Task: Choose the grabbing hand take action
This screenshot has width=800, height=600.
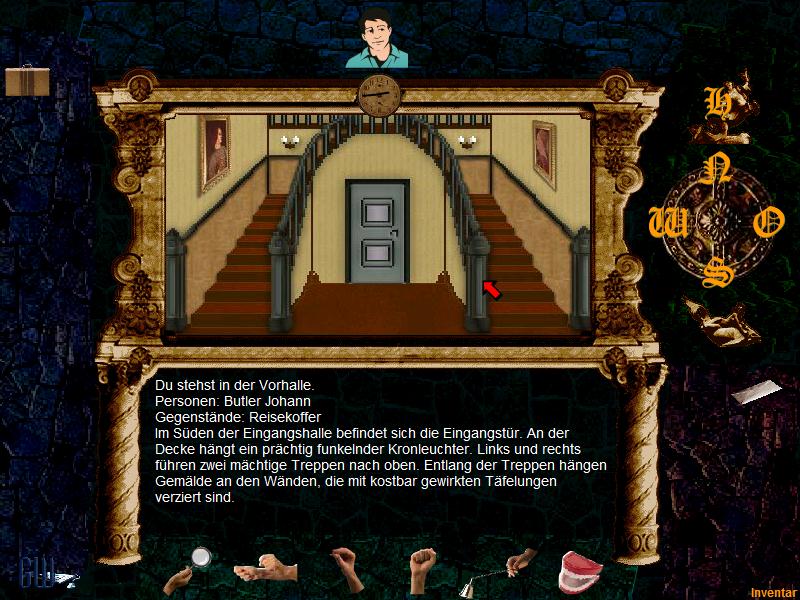Action: click(346, 568)
